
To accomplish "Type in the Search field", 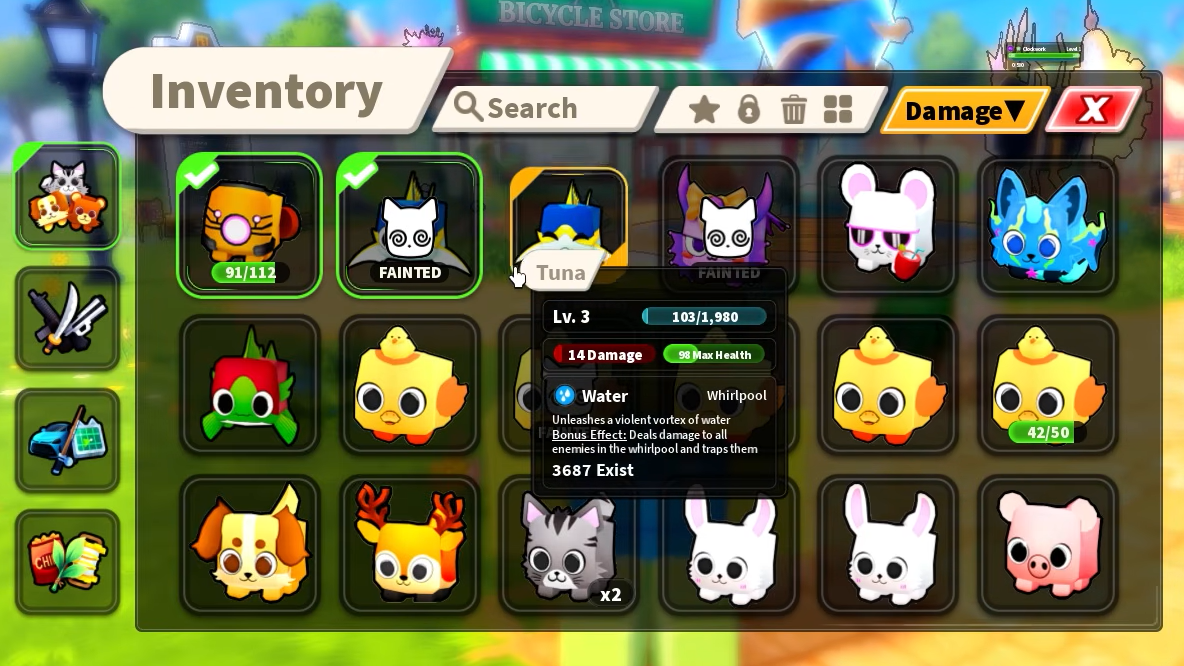I will (x=545, y=108).
